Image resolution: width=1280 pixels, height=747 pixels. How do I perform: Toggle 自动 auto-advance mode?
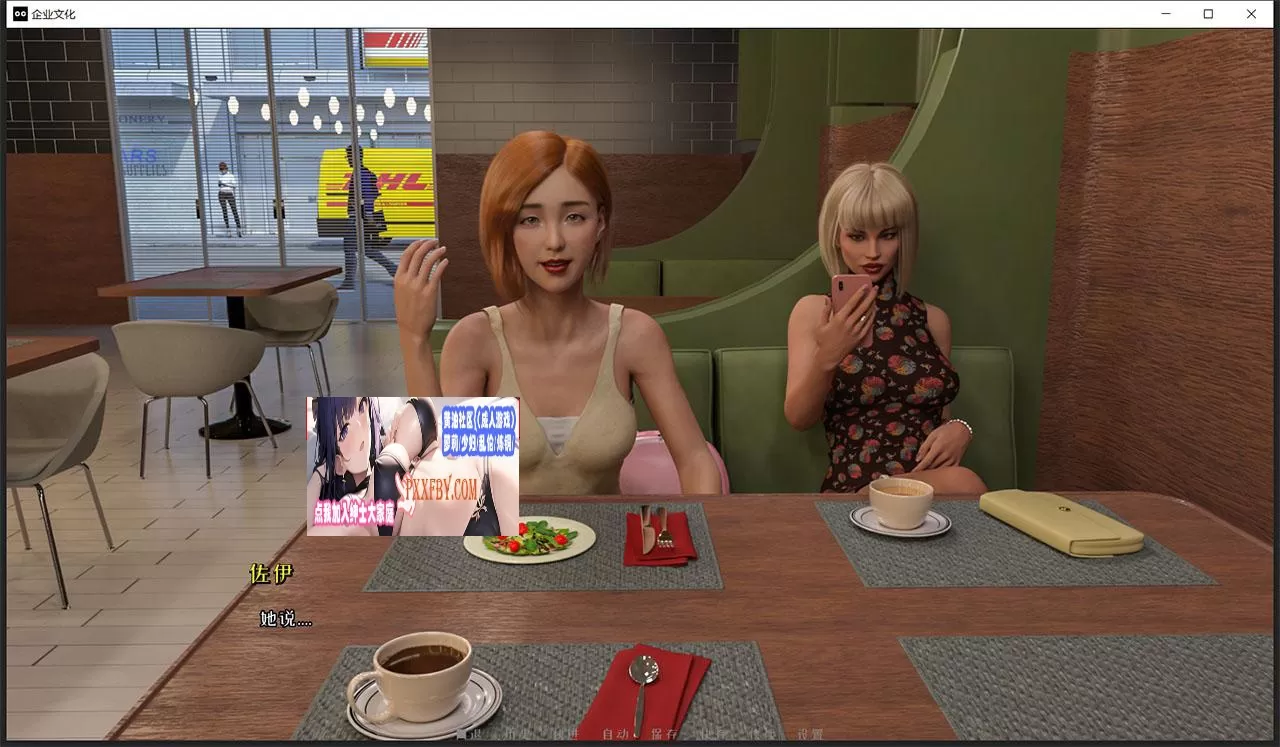point(615,734)
